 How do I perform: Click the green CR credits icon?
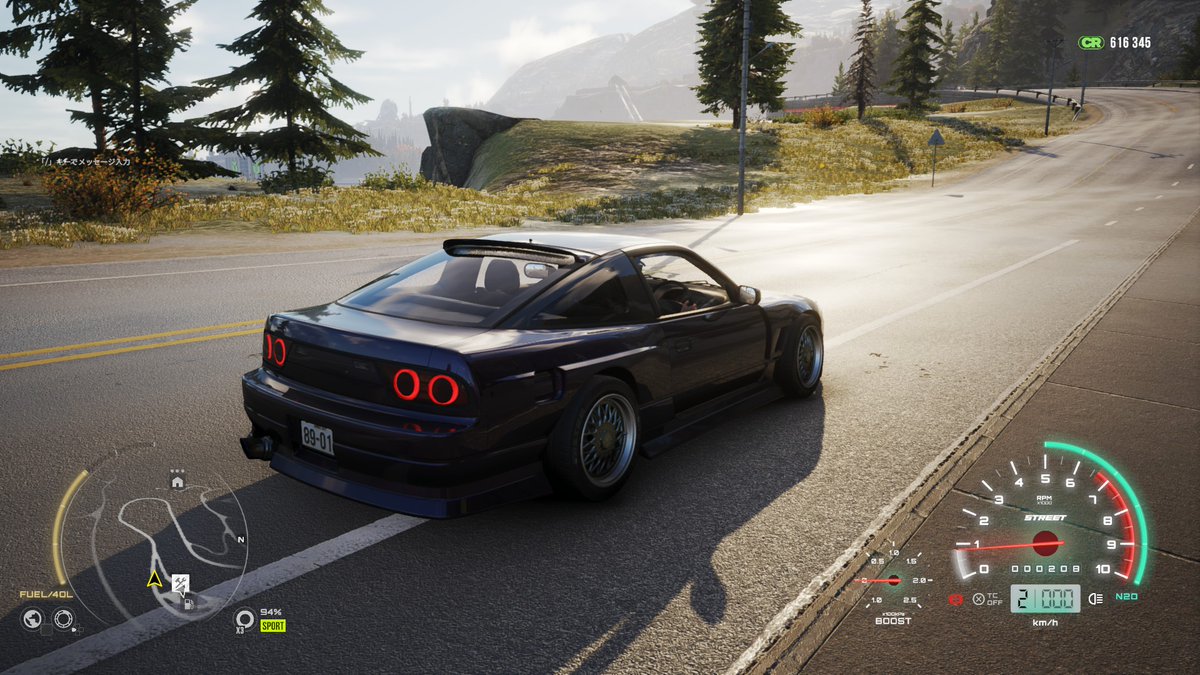1089,43
